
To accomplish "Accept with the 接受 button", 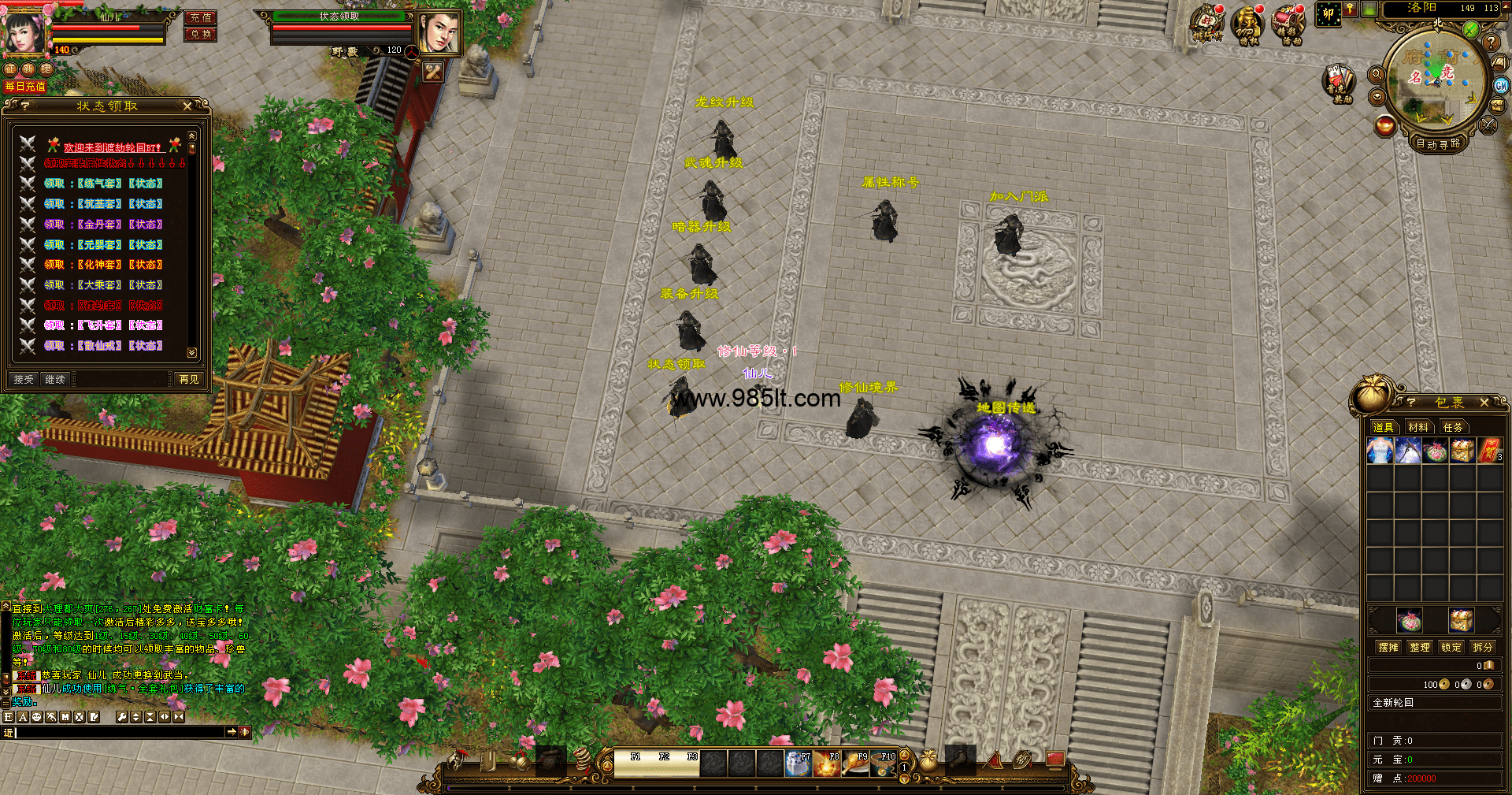I will click(24, 380).
